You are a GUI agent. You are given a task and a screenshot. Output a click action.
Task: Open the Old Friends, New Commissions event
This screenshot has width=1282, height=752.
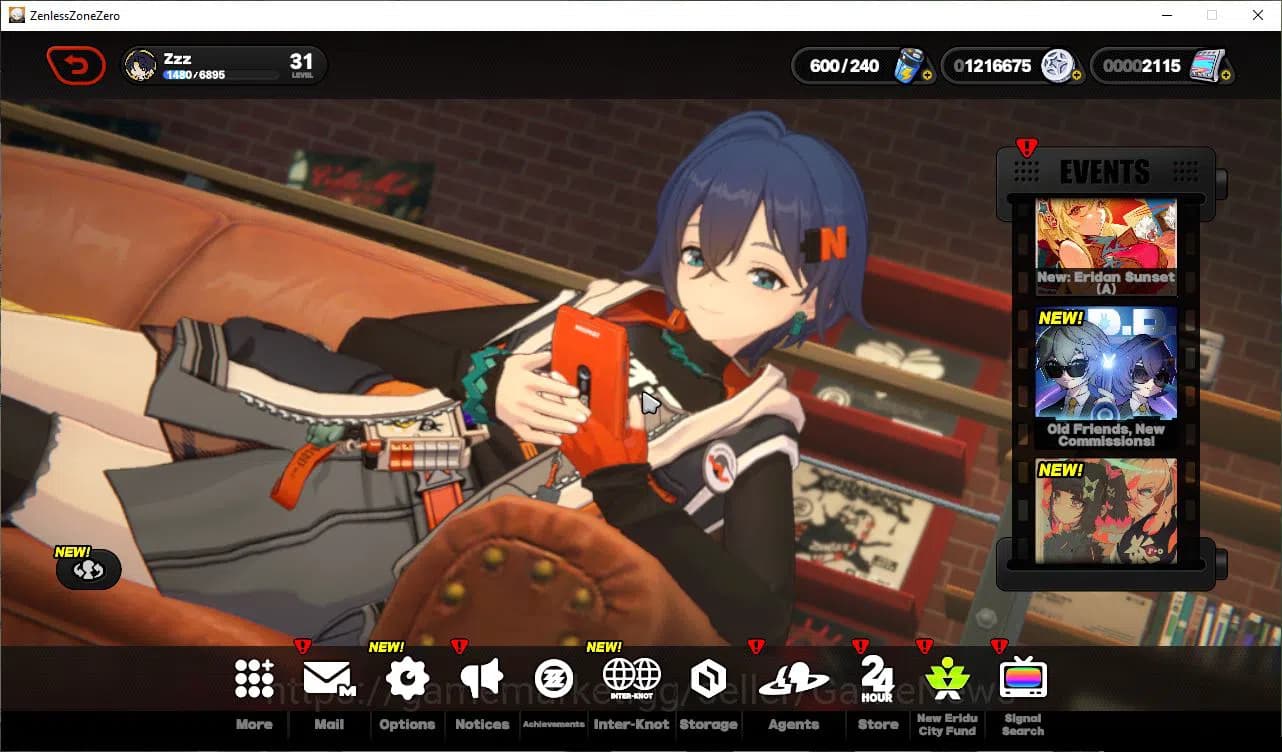pyautogui.click(x=1105, y=370)
